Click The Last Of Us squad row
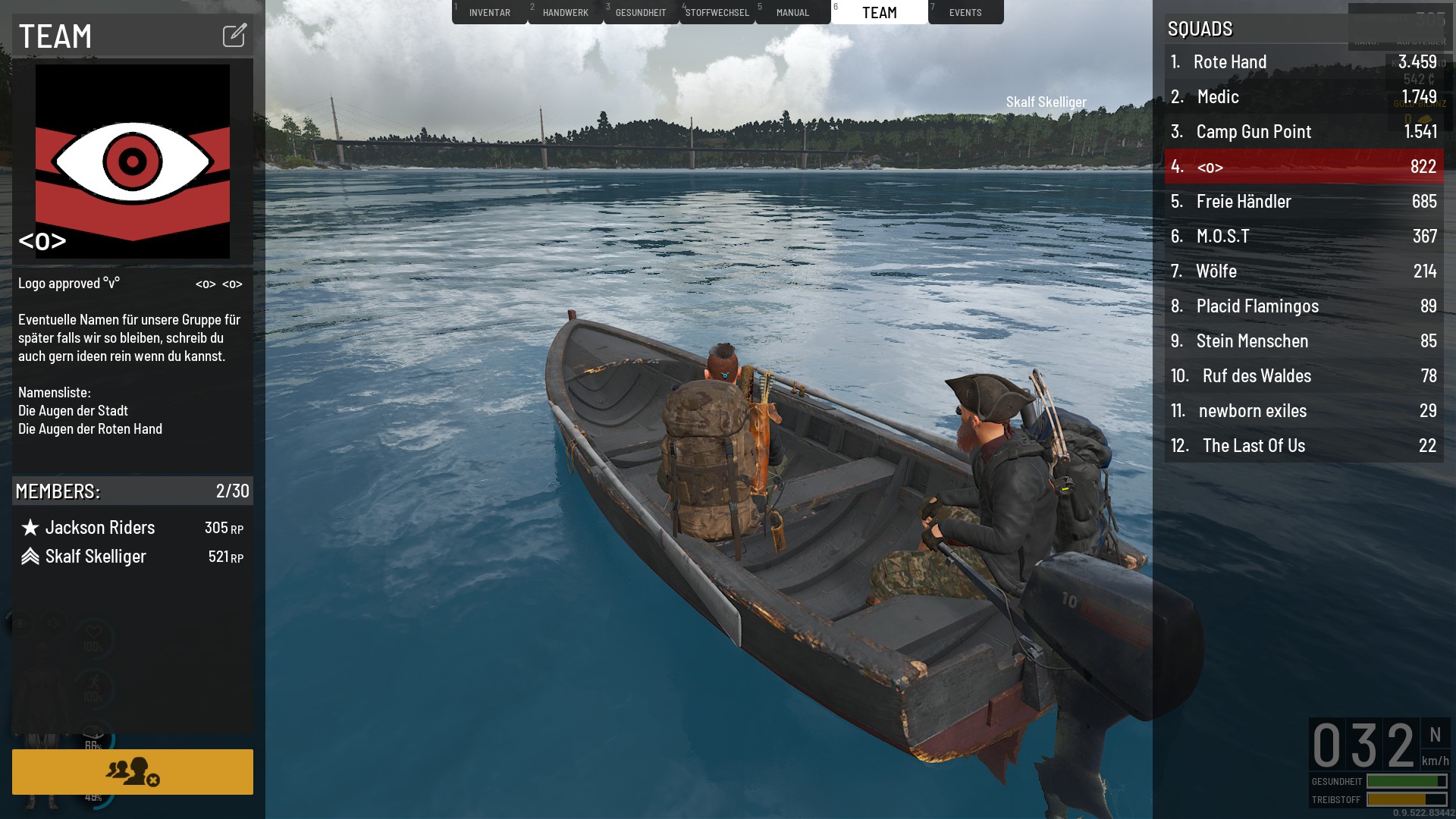This screenshot has height=819, width=1456. pyautogui.click(x=1304, y=446)
